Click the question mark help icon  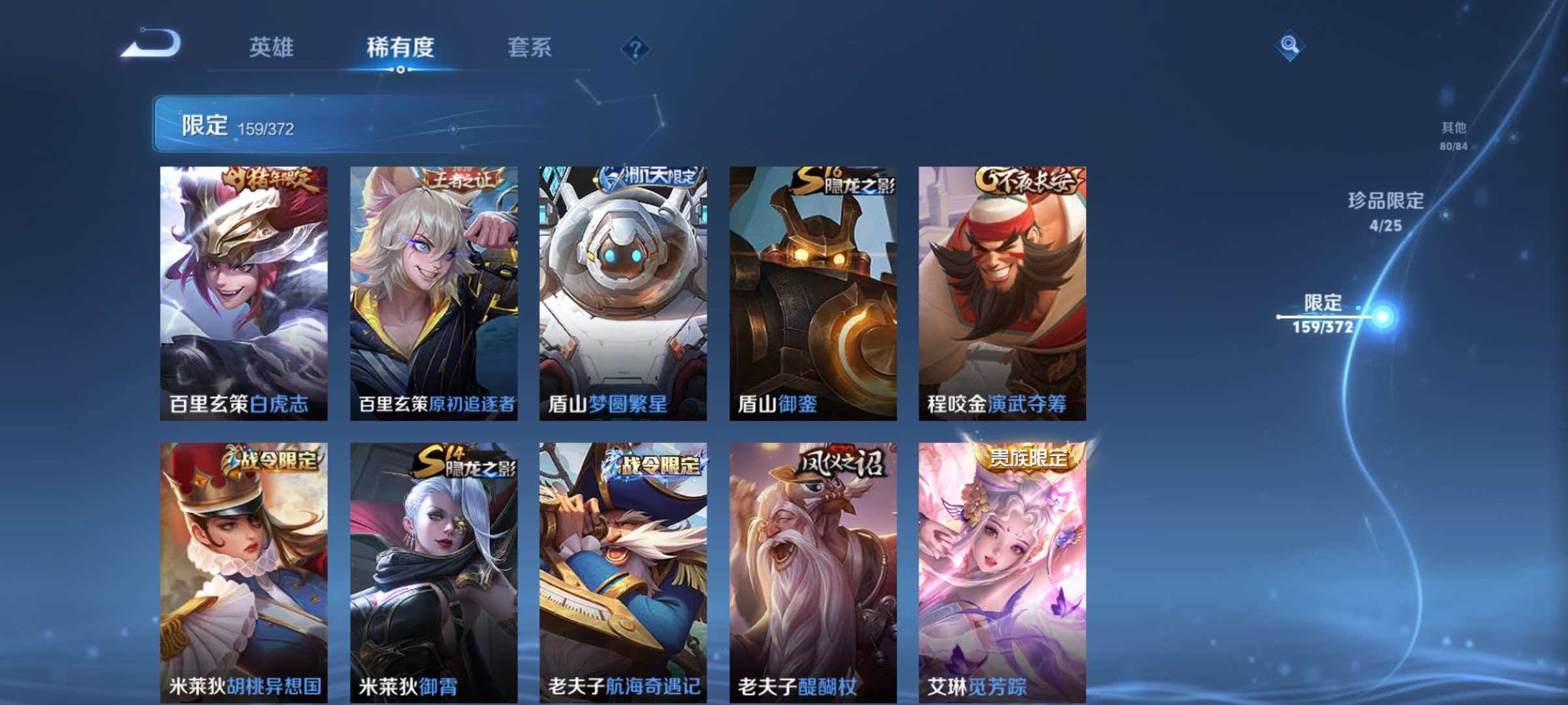(634, 49)
